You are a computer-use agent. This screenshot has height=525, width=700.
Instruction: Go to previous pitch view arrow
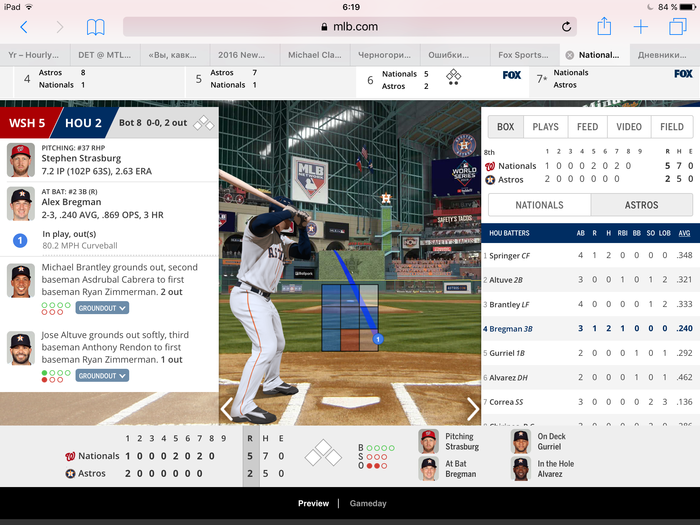[x=227, y=408]
